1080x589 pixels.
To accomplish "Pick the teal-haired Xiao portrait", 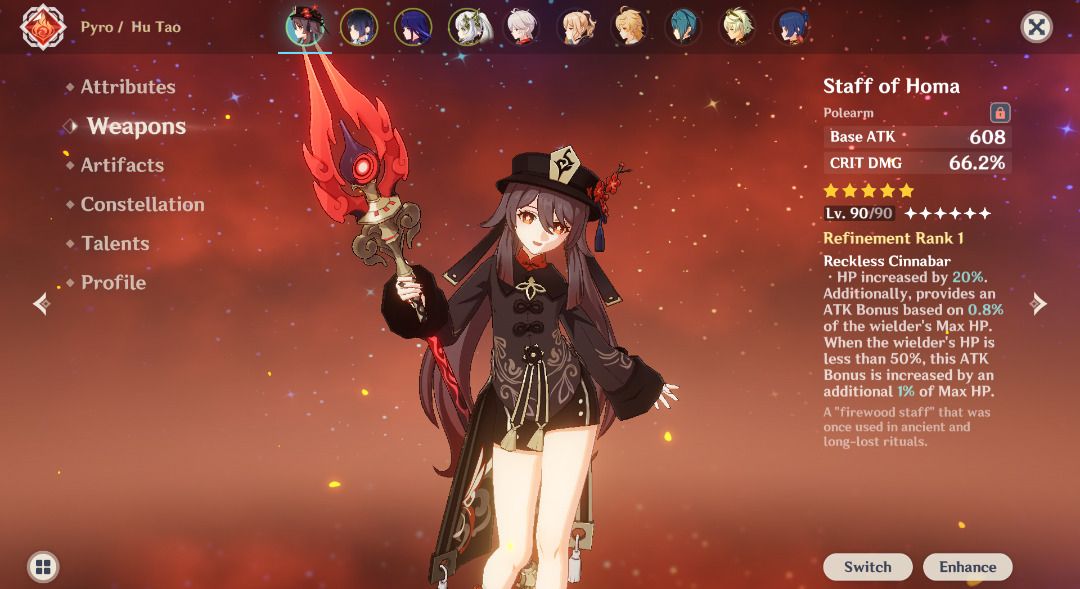I will [683, 27].
